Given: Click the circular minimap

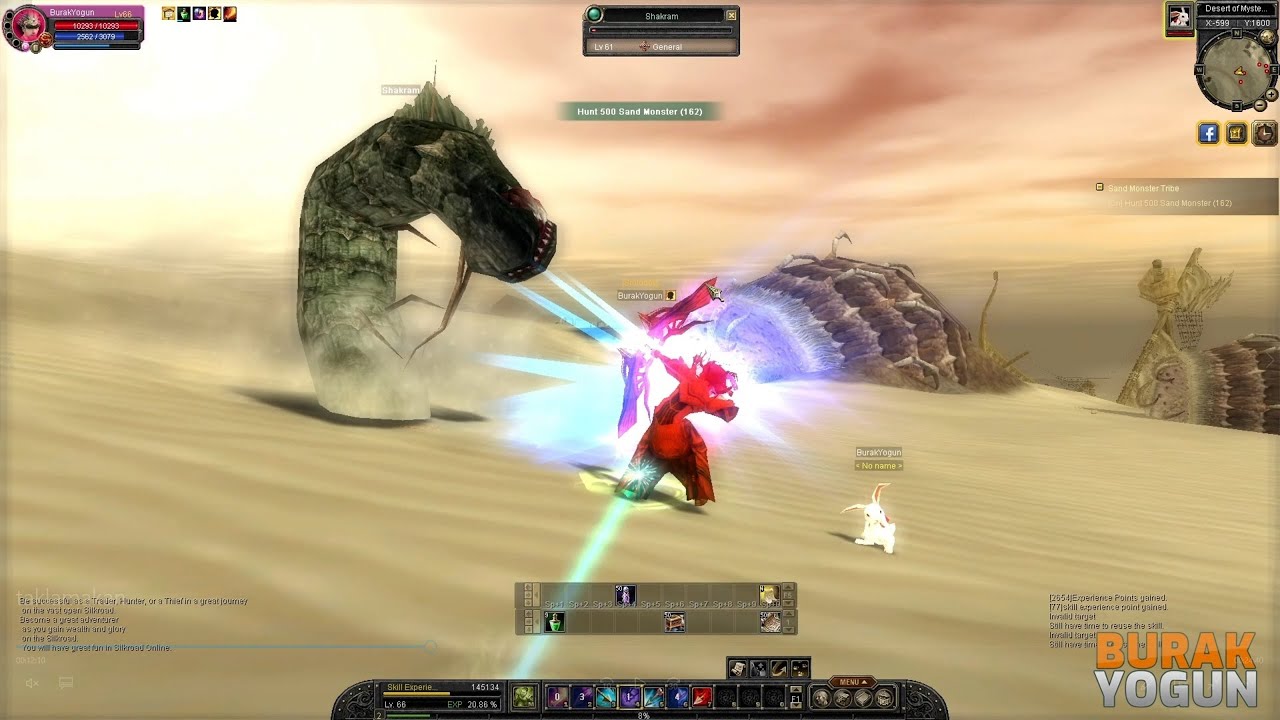Looking at the screenshot, I should (1236, 69).
